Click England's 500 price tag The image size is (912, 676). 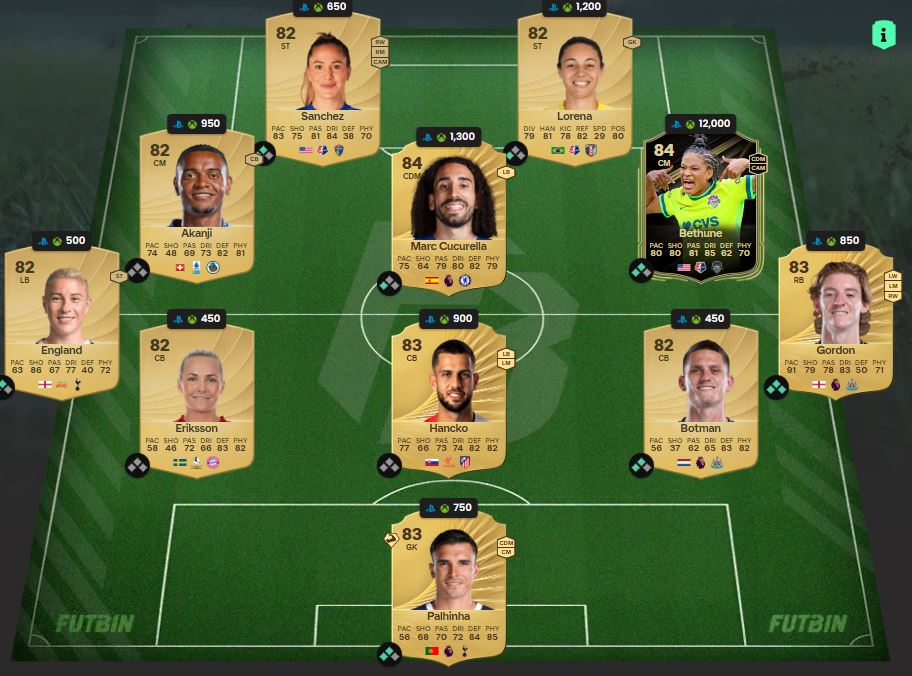tap(61, 240)
